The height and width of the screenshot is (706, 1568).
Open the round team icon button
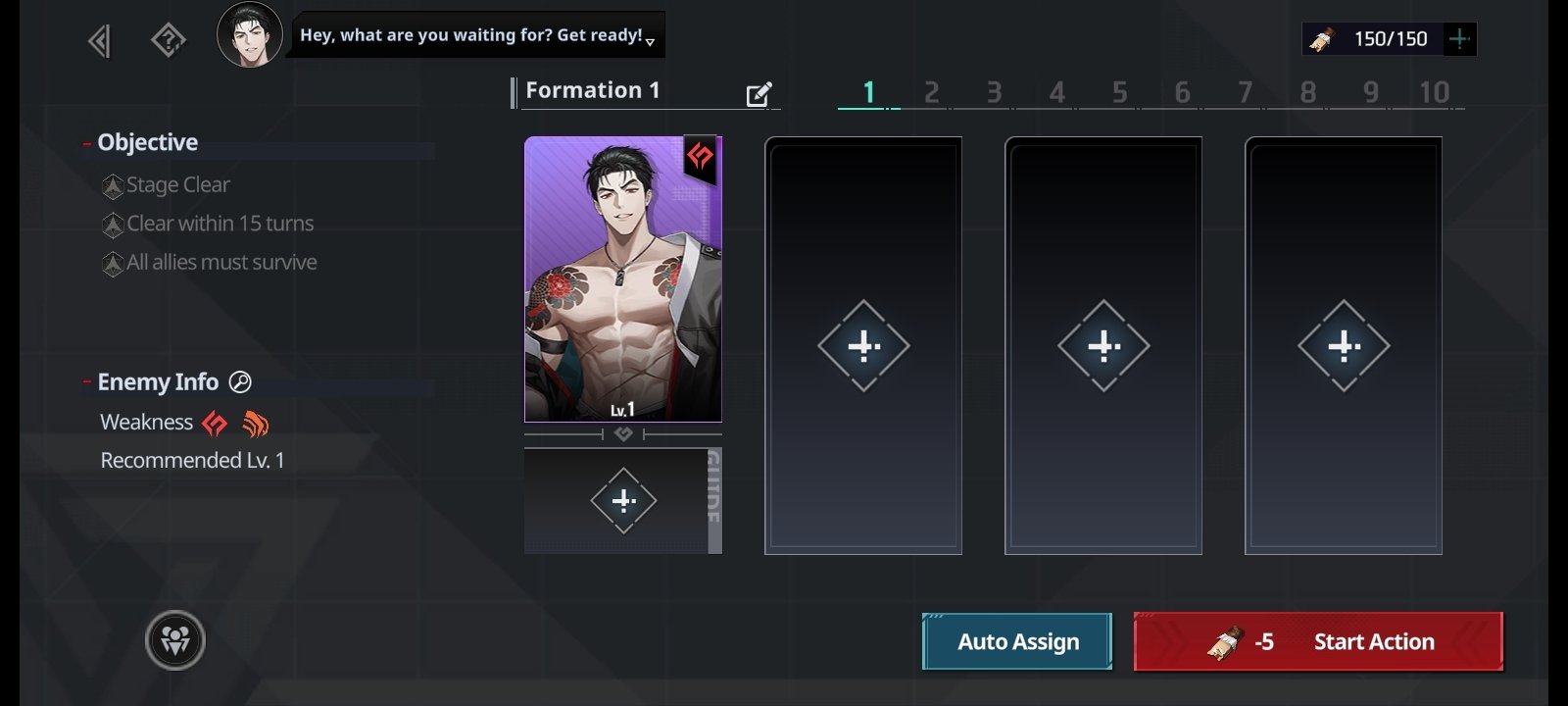point(175,640)
